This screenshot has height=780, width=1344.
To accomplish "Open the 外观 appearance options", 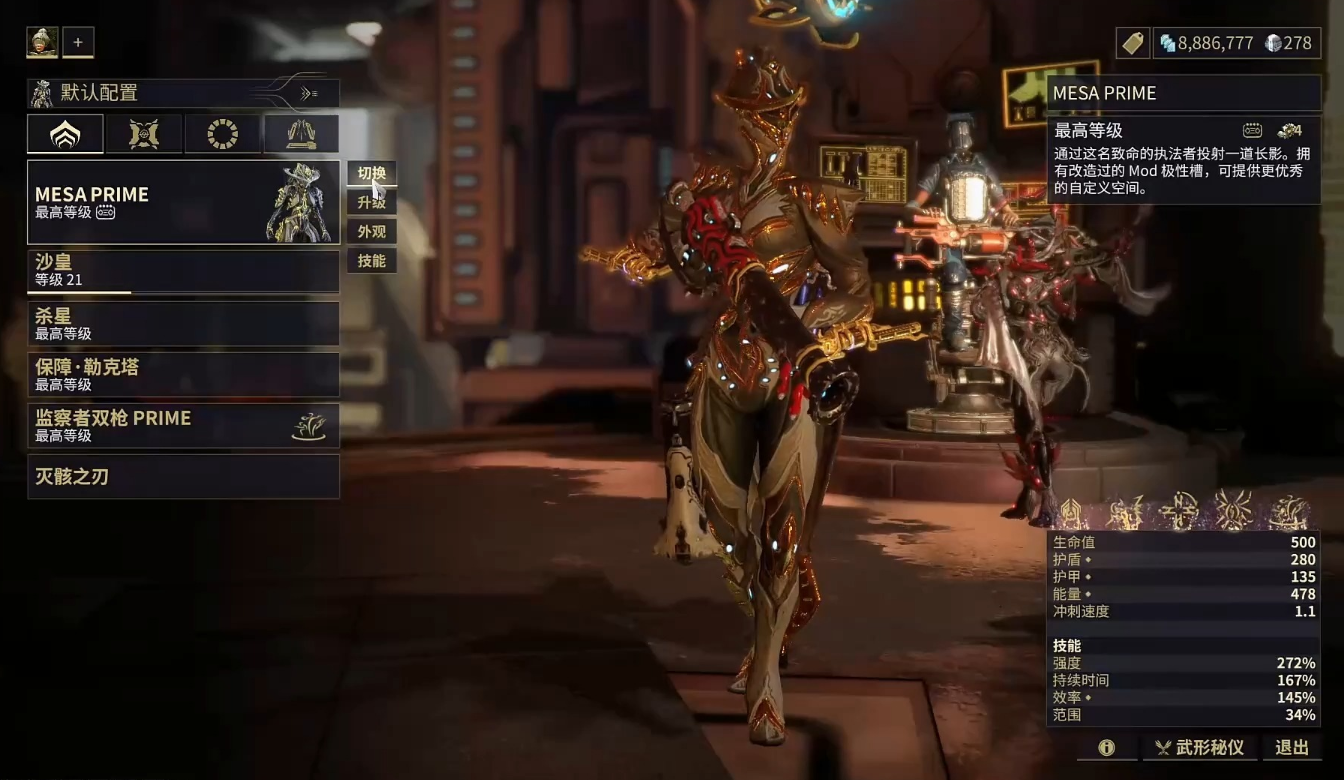I will point(371,232).
